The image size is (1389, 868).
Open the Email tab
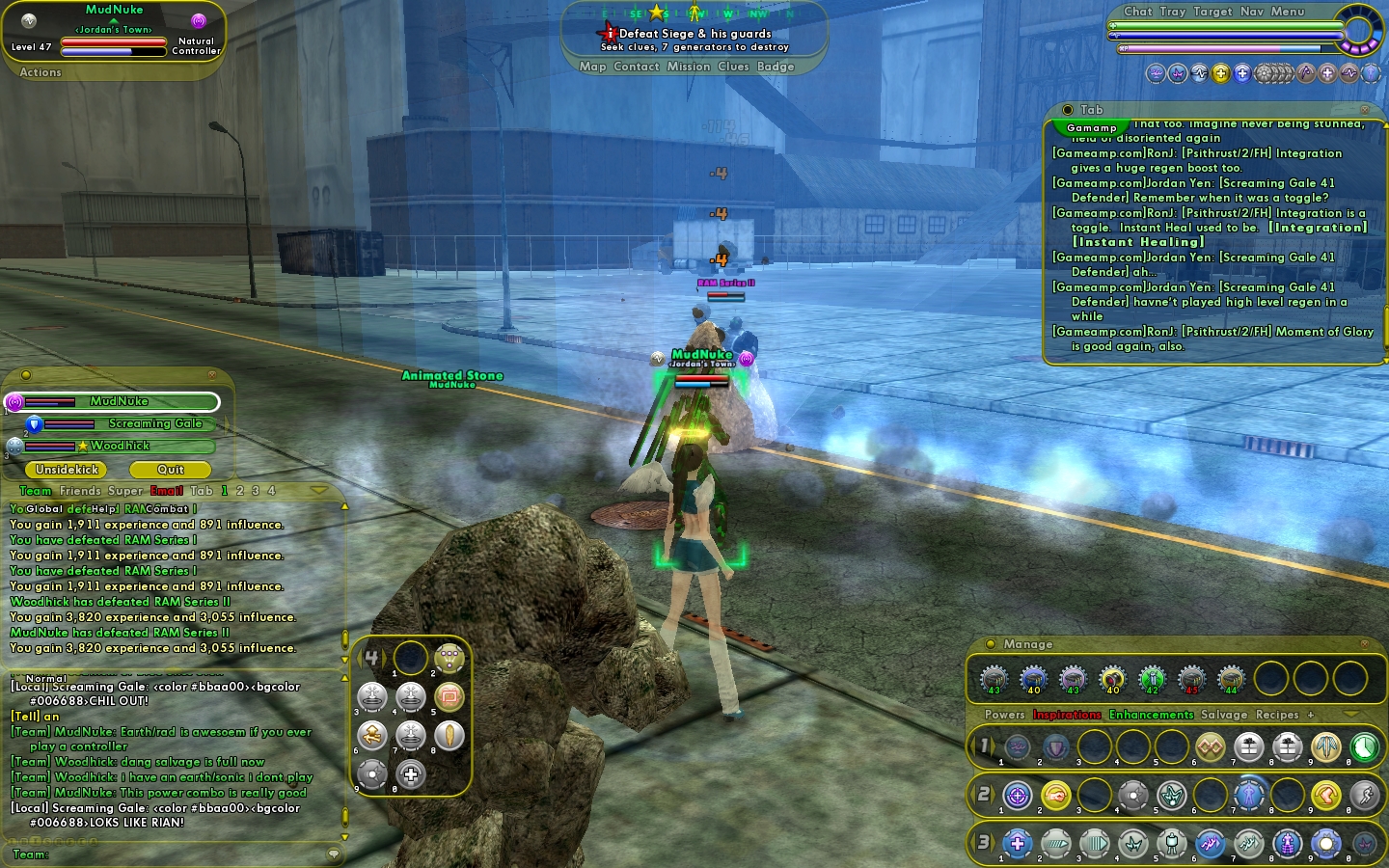click(x=166, y=491)
